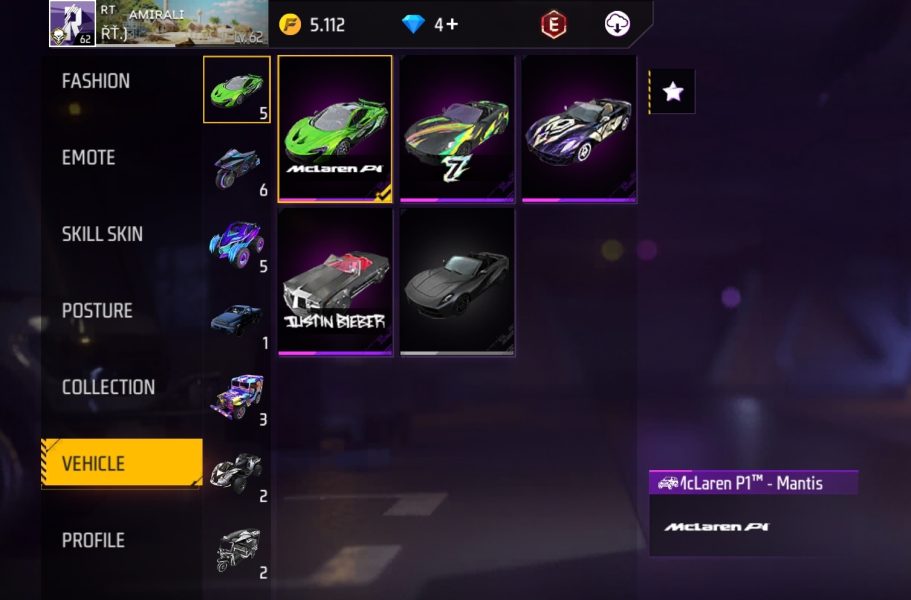The width and height of the screenshot is (911, 600).
Task: Open the cloud download icon
Action: [618, 24]
